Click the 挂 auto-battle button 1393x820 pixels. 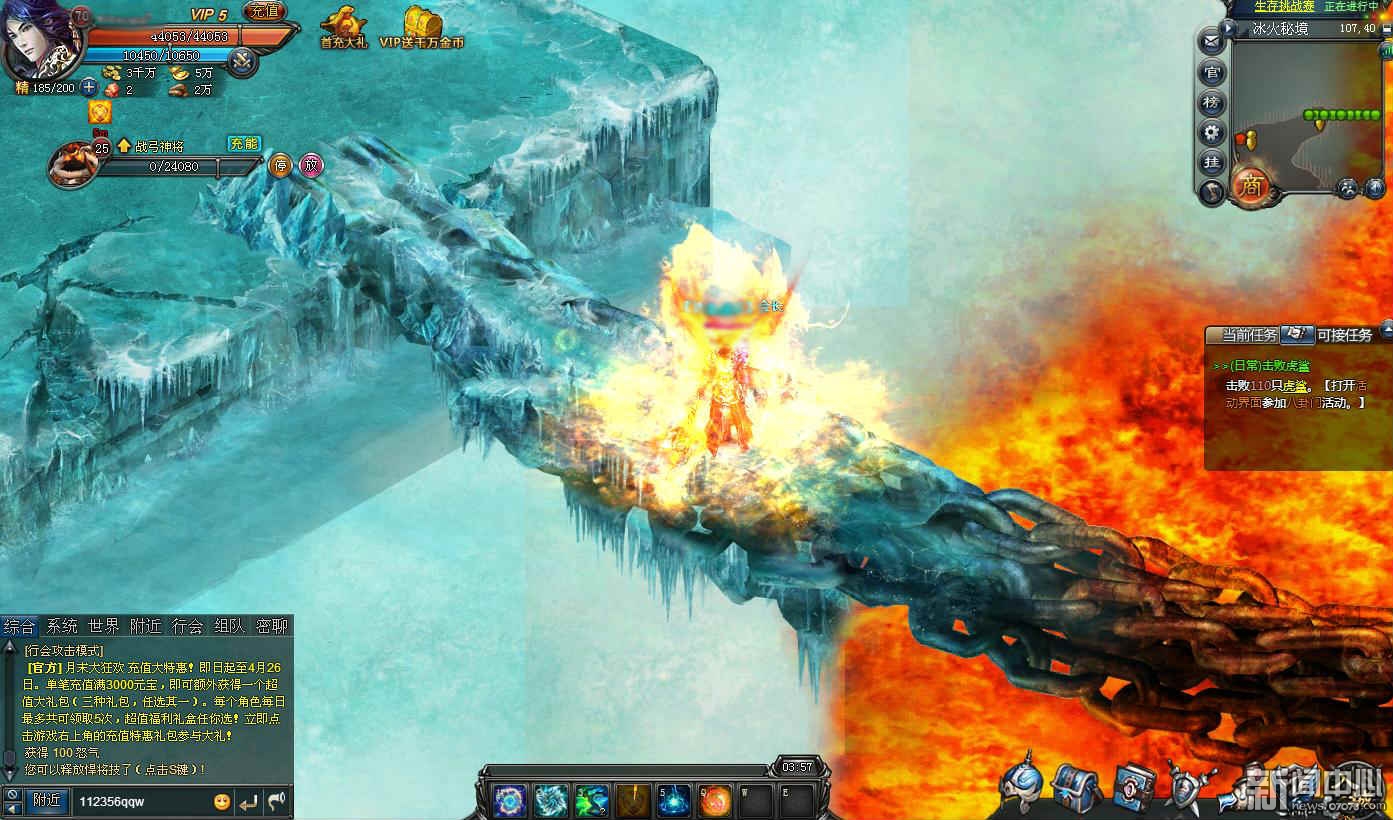coord(1212,162)
